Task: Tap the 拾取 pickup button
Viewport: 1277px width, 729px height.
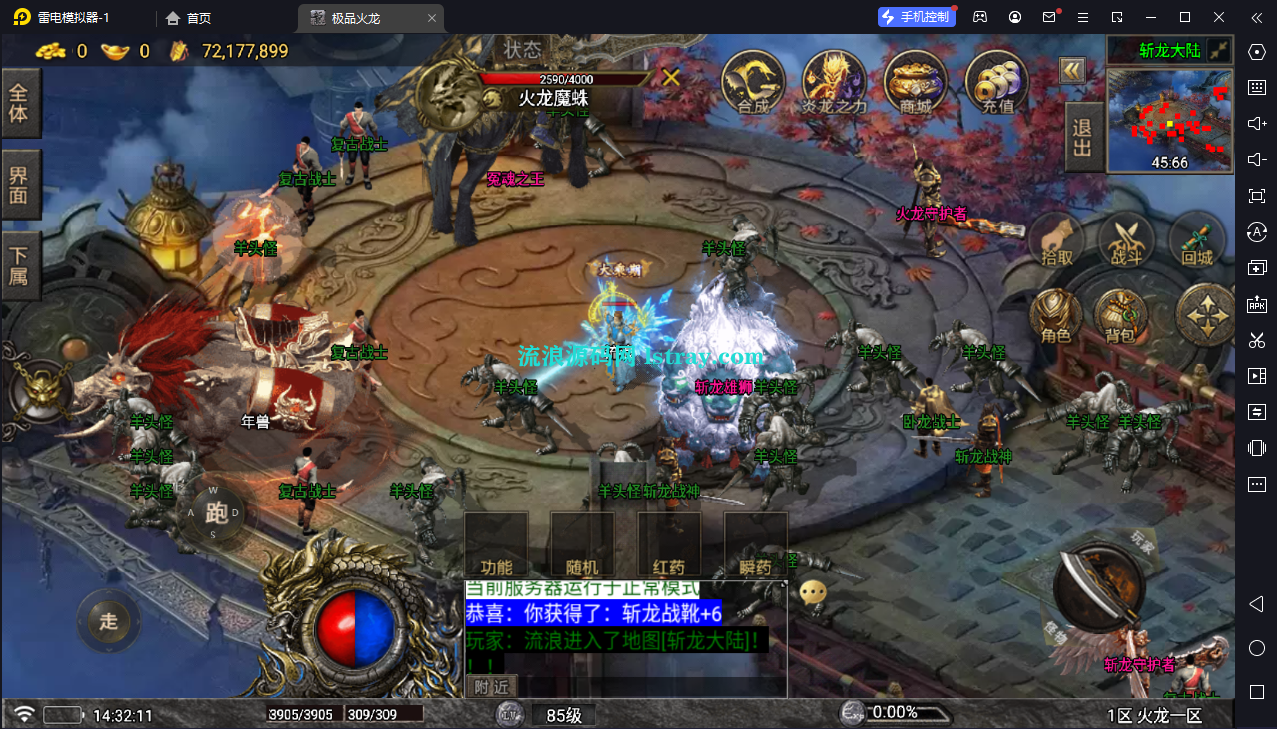Action: [x=1057, y=242]
